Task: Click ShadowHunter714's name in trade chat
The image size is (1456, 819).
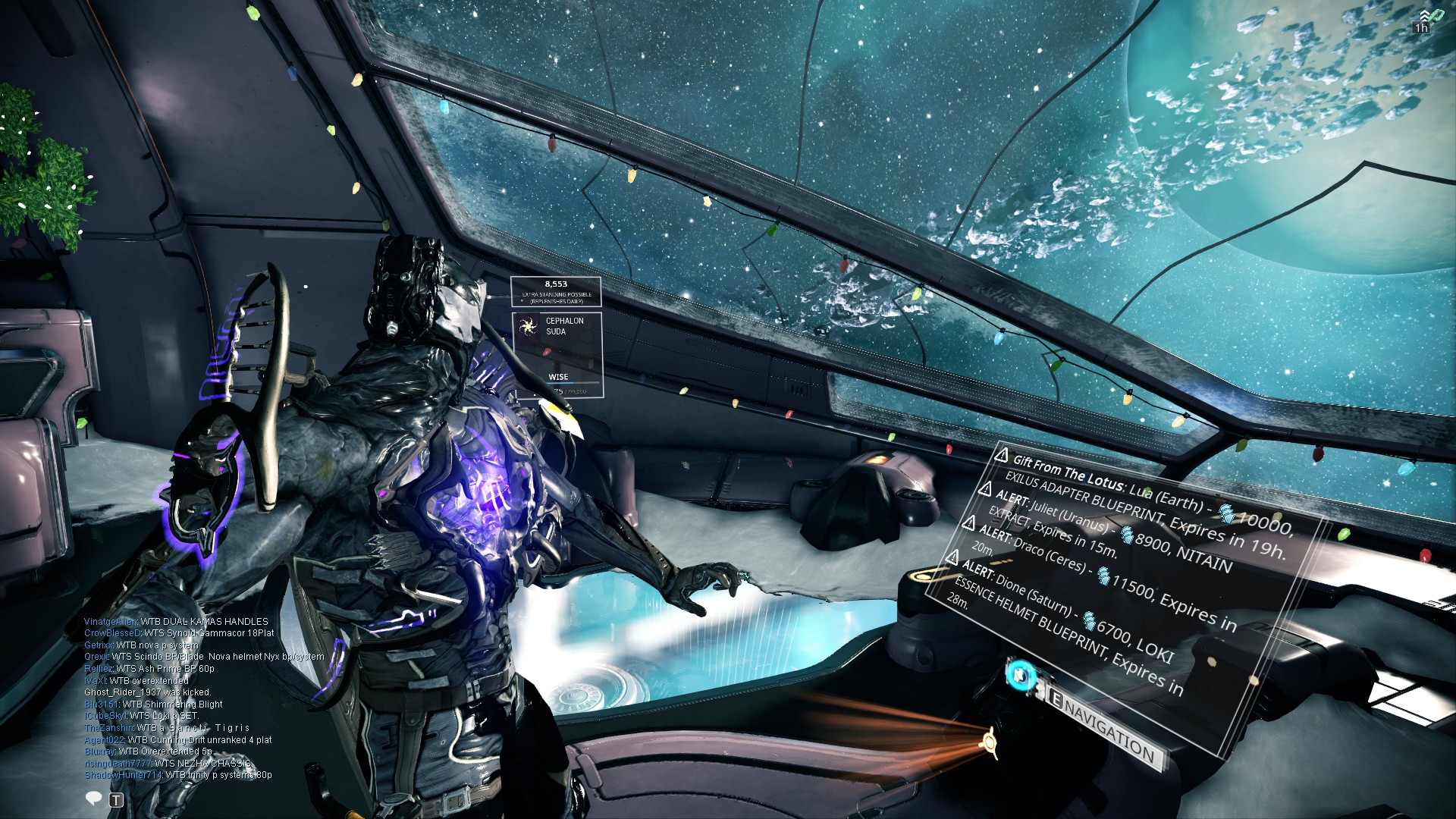Action: pyautogui.click(x=123, y=775)
